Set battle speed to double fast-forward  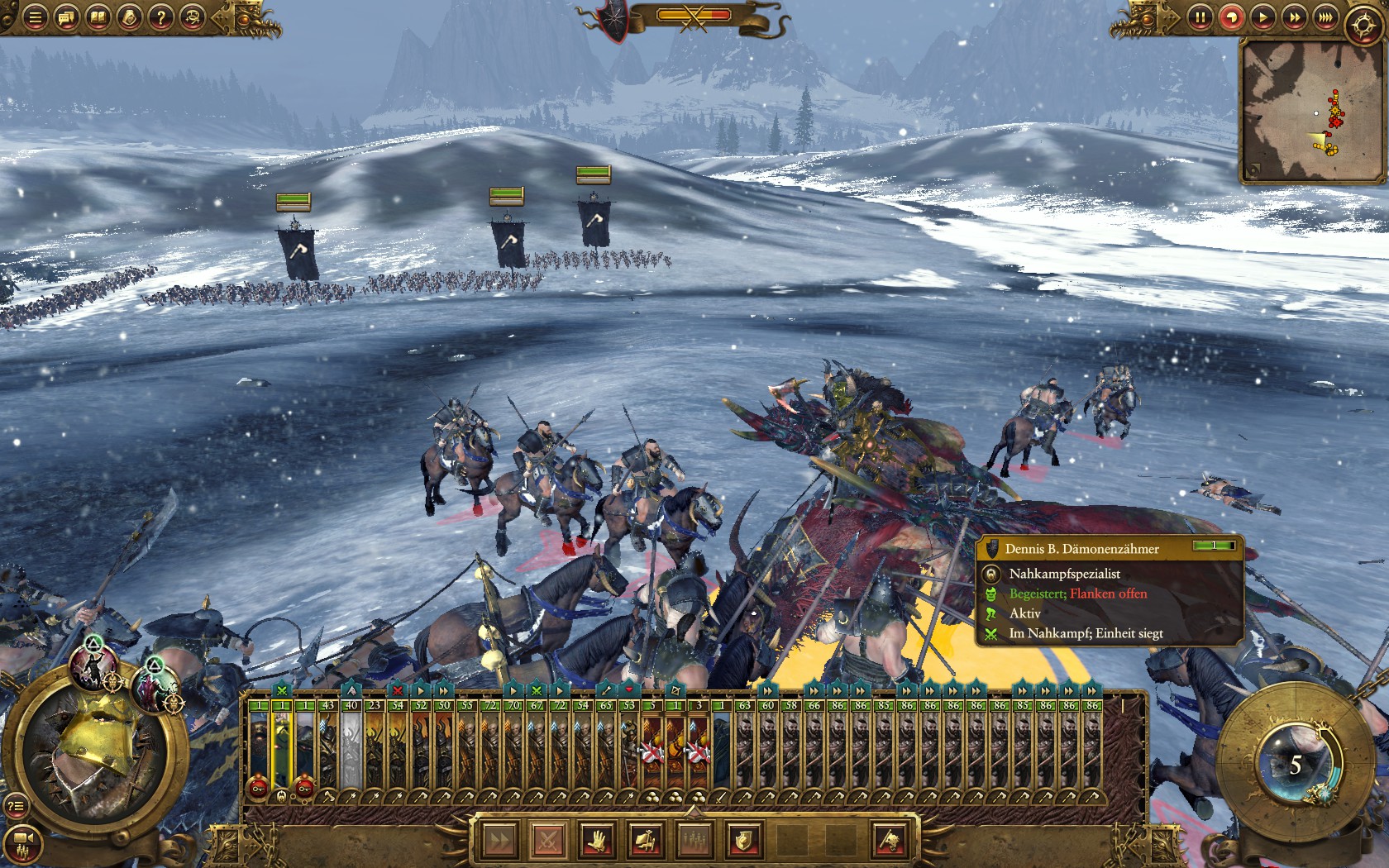coord(1294,17)
